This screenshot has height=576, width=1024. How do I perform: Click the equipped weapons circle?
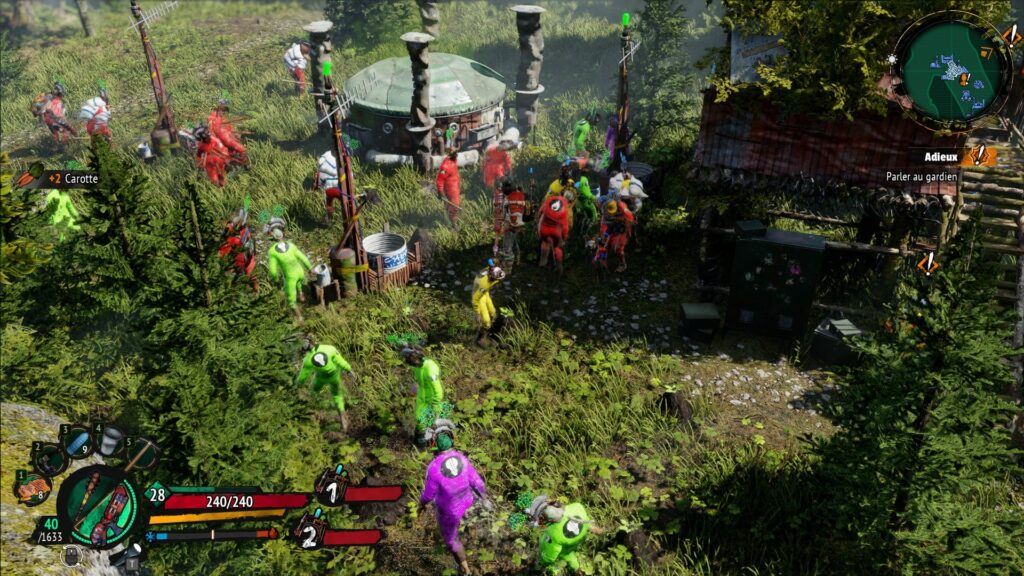point(100,506)
